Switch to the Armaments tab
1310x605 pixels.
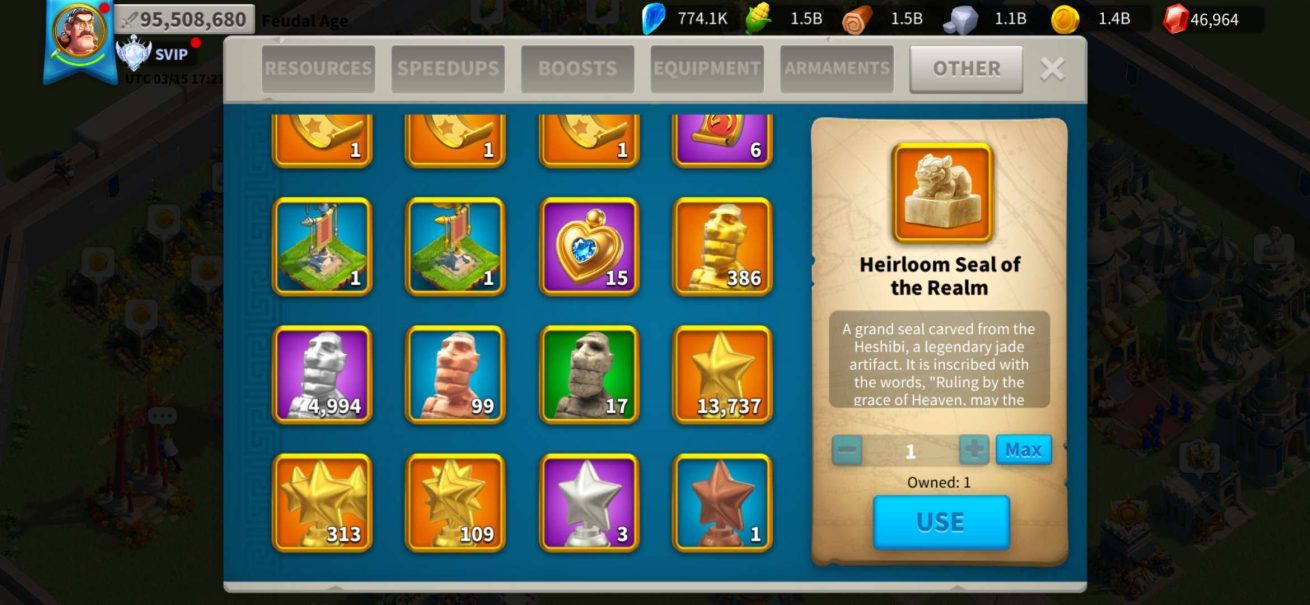(x=837, y=69)
